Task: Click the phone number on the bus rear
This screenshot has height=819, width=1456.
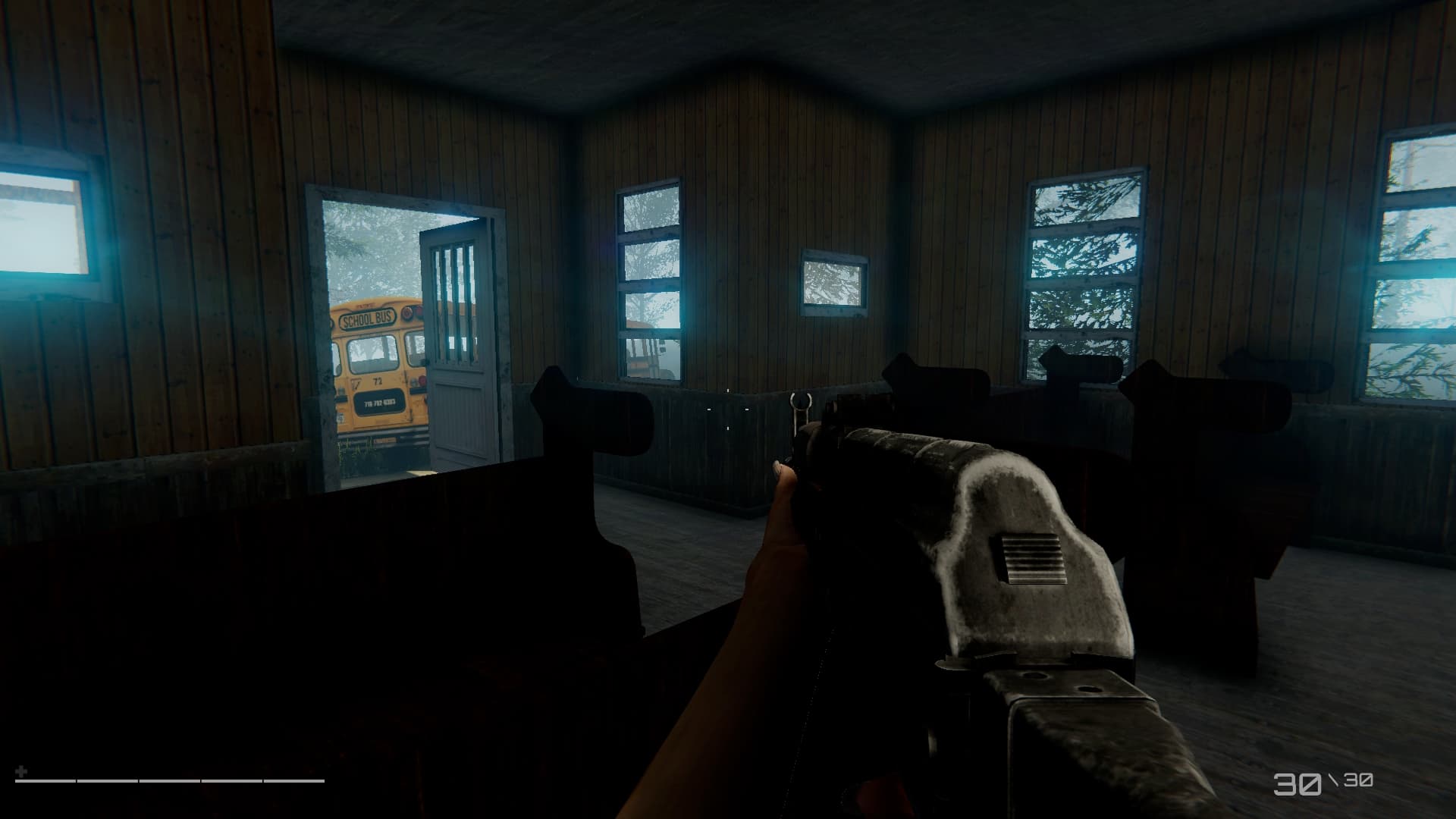Action: click(x=380, y=403)
